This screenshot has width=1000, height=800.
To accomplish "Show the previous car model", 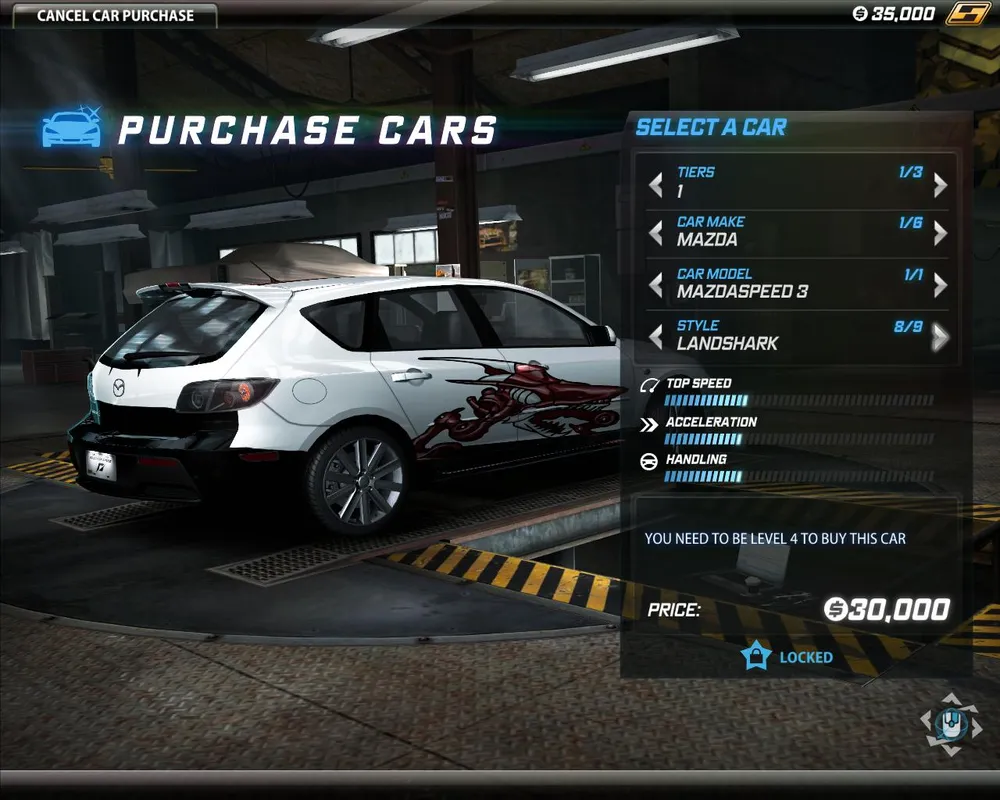I will 656,286.
